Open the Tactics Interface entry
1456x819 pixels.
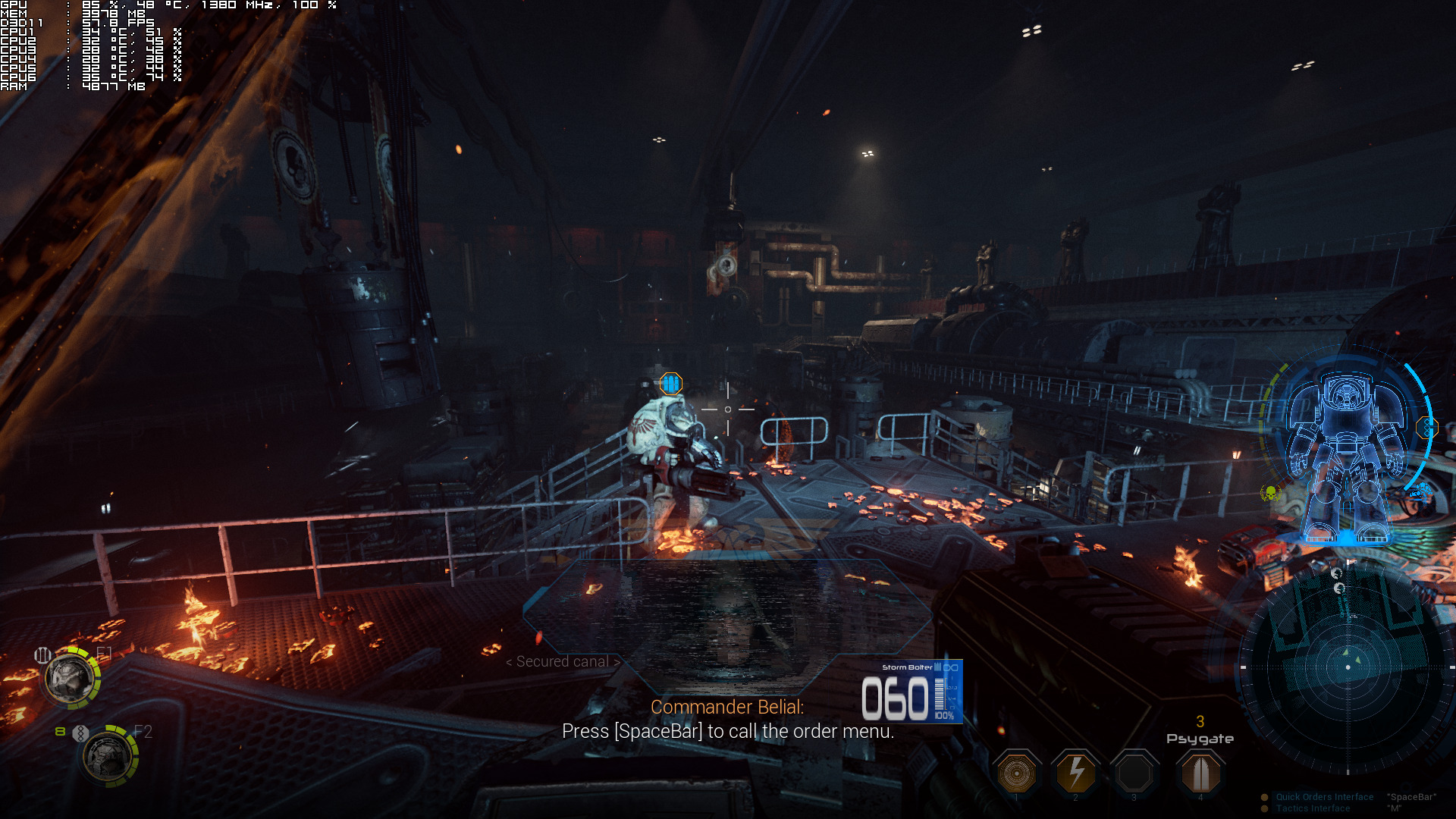coord(1313,808)
